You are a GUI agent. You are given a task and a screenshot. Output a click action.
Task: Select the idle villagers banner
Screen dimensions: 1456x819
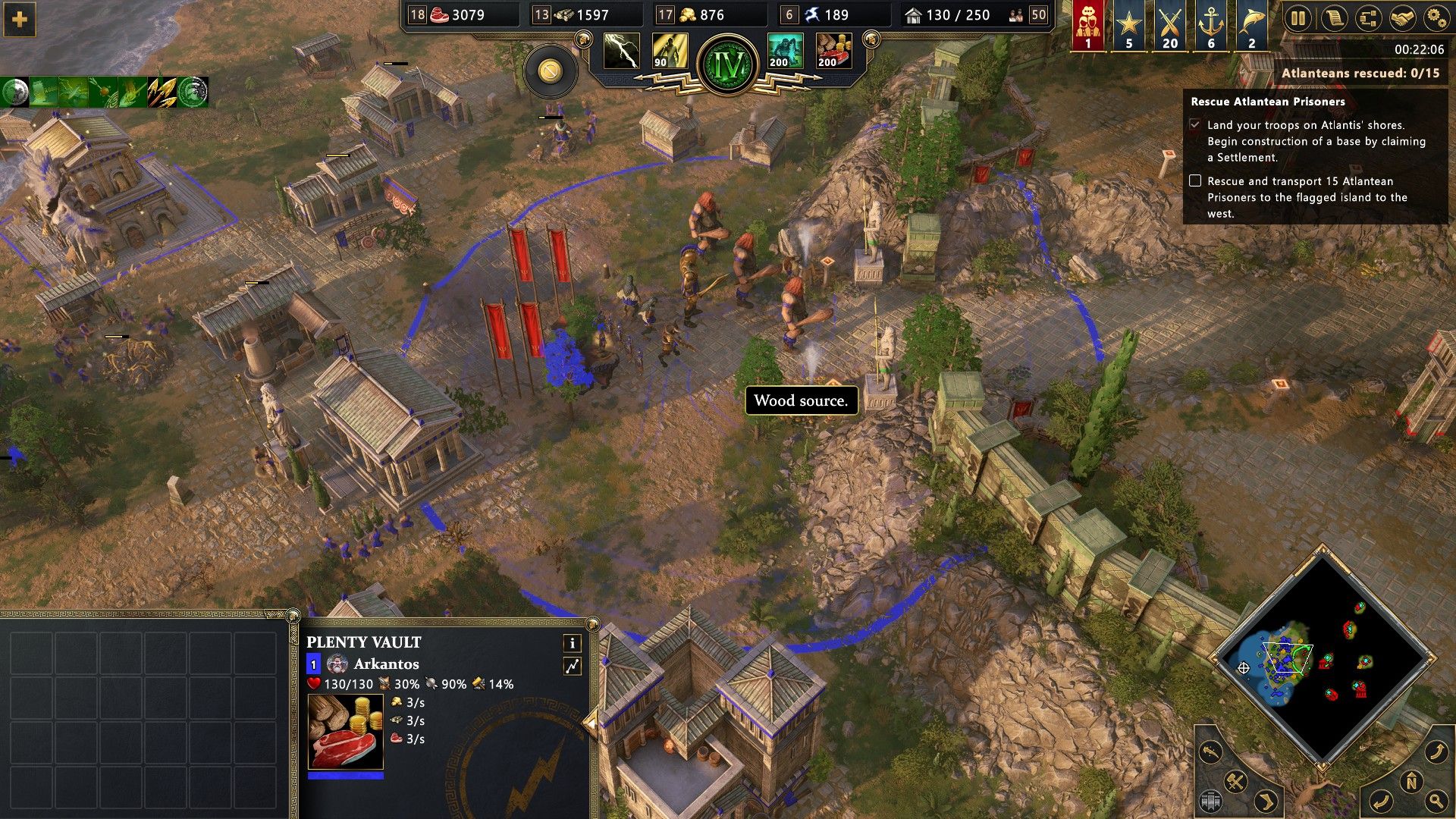1088,25
